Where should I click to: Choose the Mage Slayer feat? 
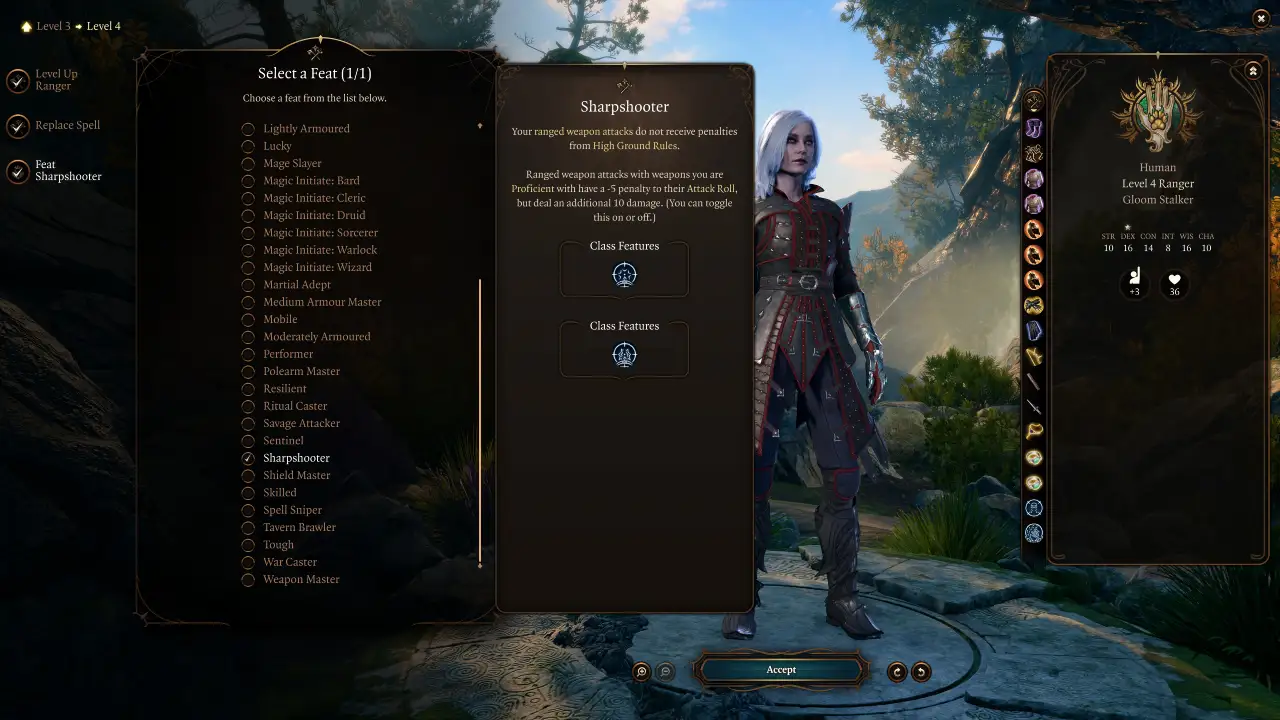(292, 162)
